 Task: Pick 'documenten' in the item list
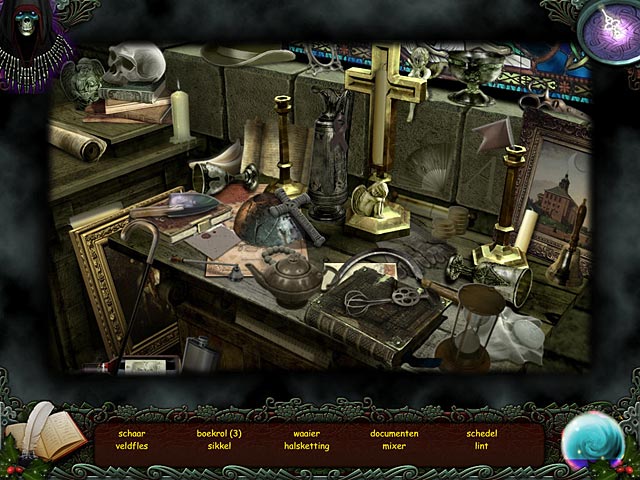[394, 433]
